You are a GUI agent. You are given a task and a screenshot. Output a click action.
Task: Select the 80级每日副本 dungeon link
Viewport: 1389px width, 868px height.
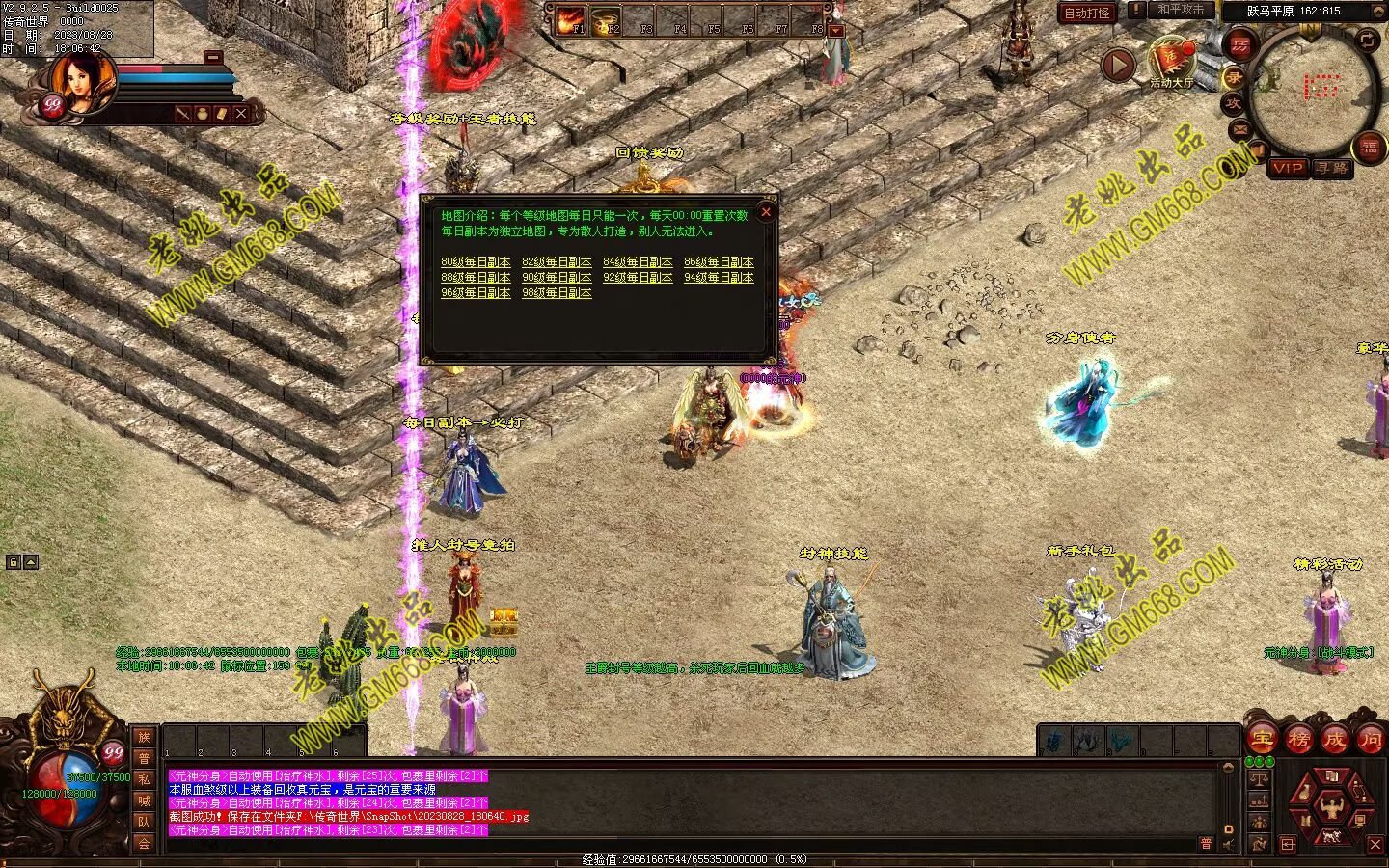point(476,261)
